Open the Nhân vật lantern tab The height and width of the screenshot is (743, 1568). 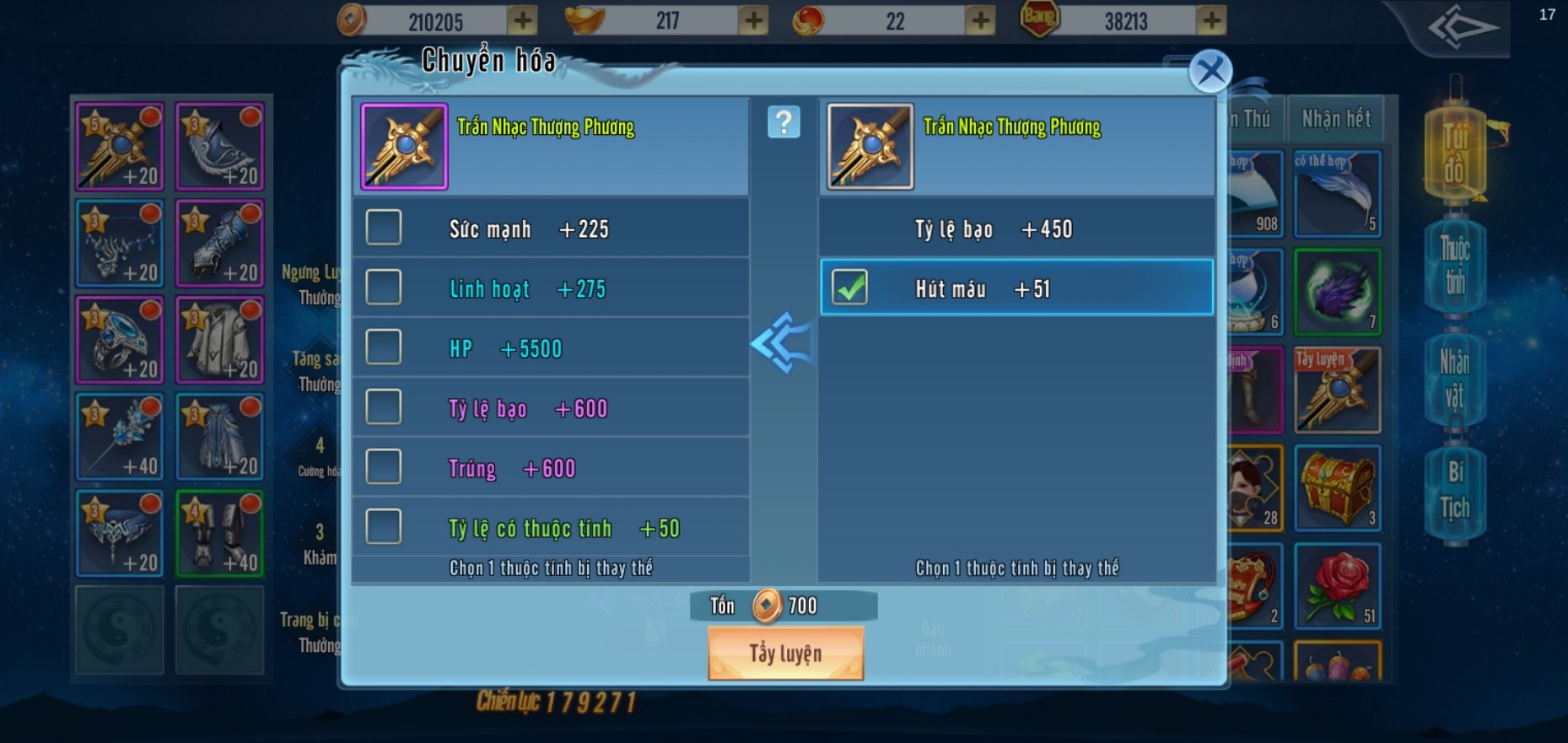(1454, 380)
